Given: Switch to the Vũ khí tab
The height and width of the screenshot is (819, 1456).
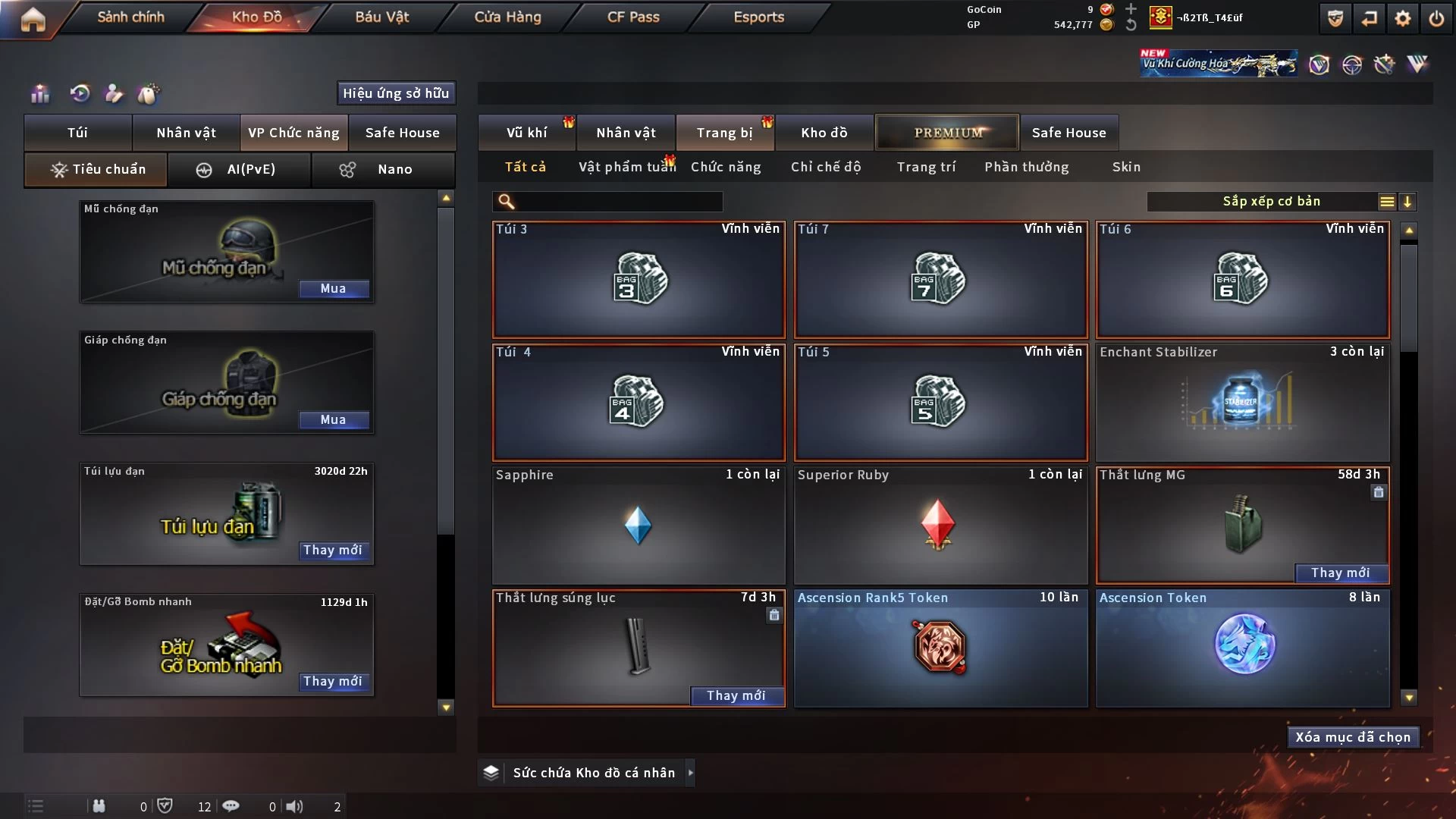Looking at the screenshot, I should click(x=526, y=133).
